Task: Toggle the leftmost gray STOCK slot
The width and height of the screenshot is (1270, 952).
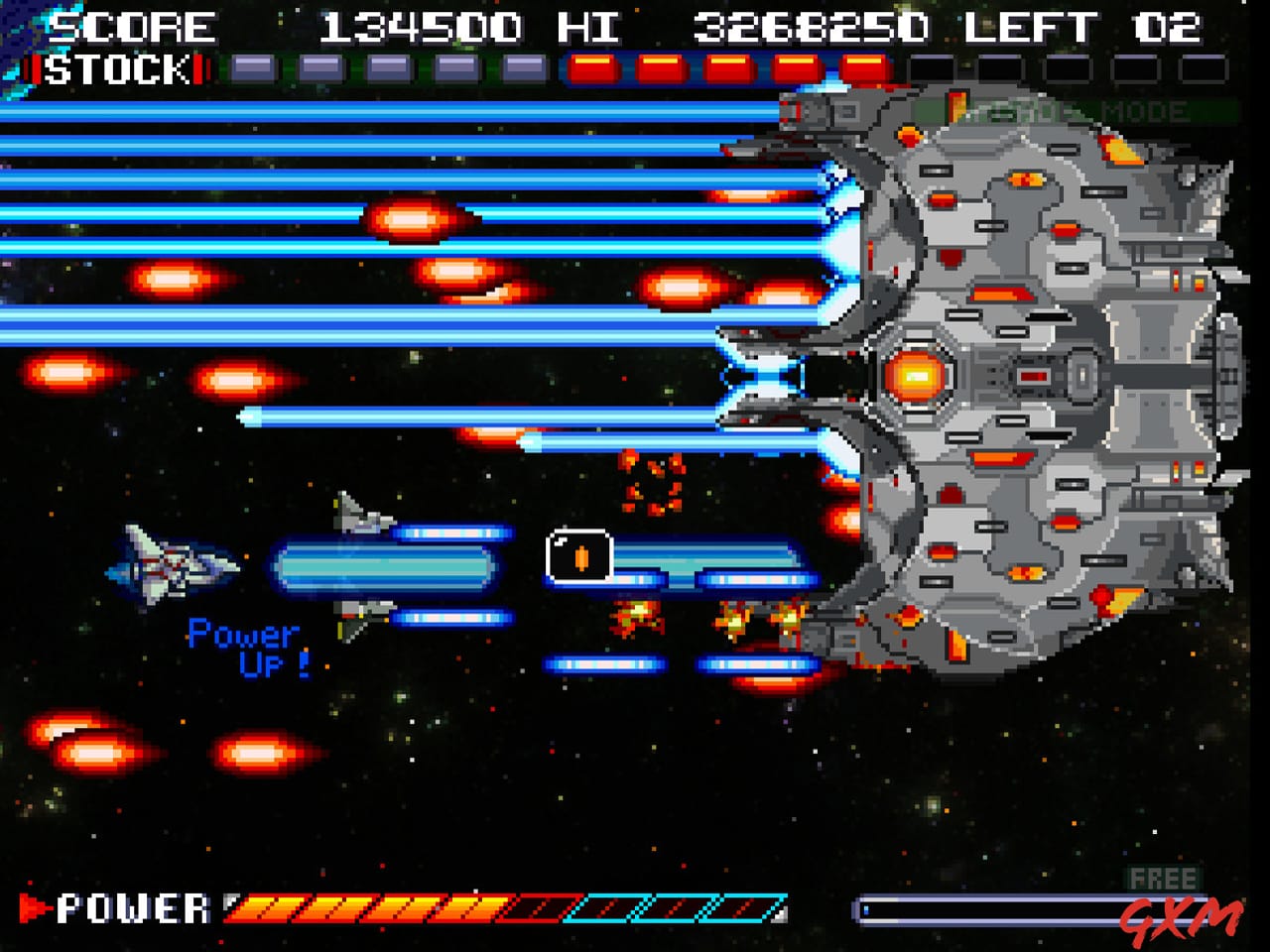Action: (253, 69)
